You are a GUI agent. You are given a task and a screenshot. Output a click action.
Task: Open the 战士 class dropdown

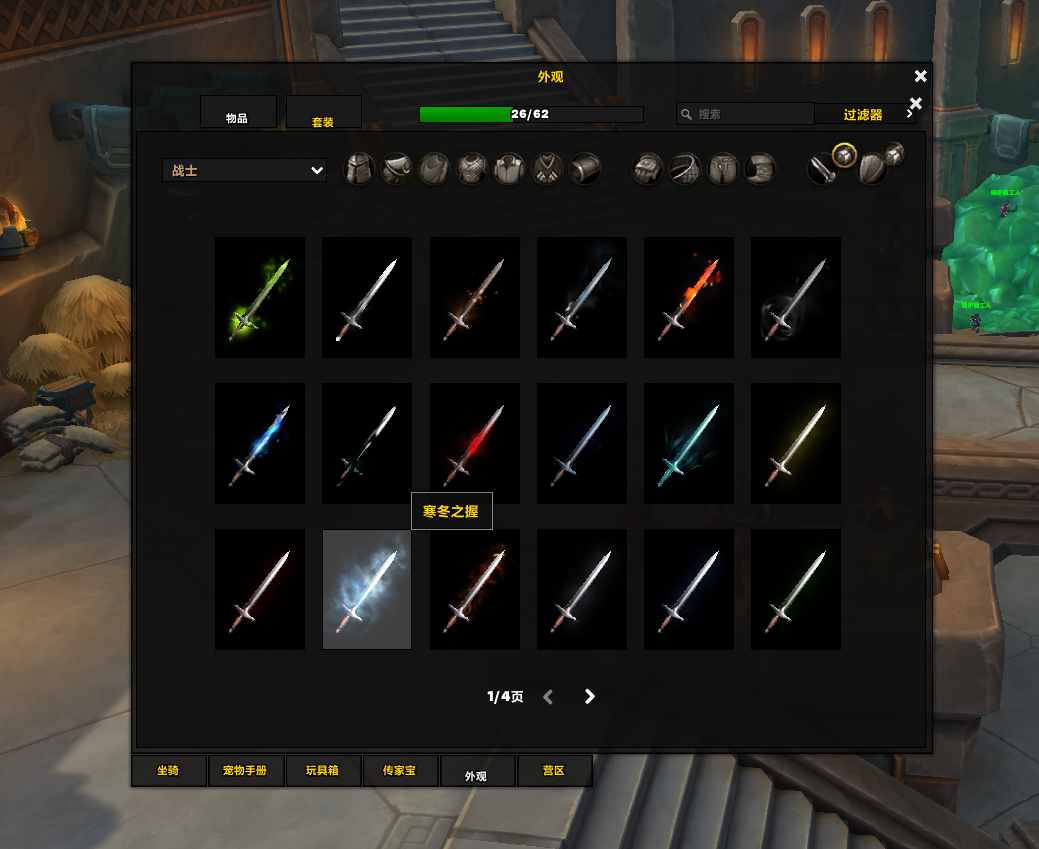[x=245, y=171]
